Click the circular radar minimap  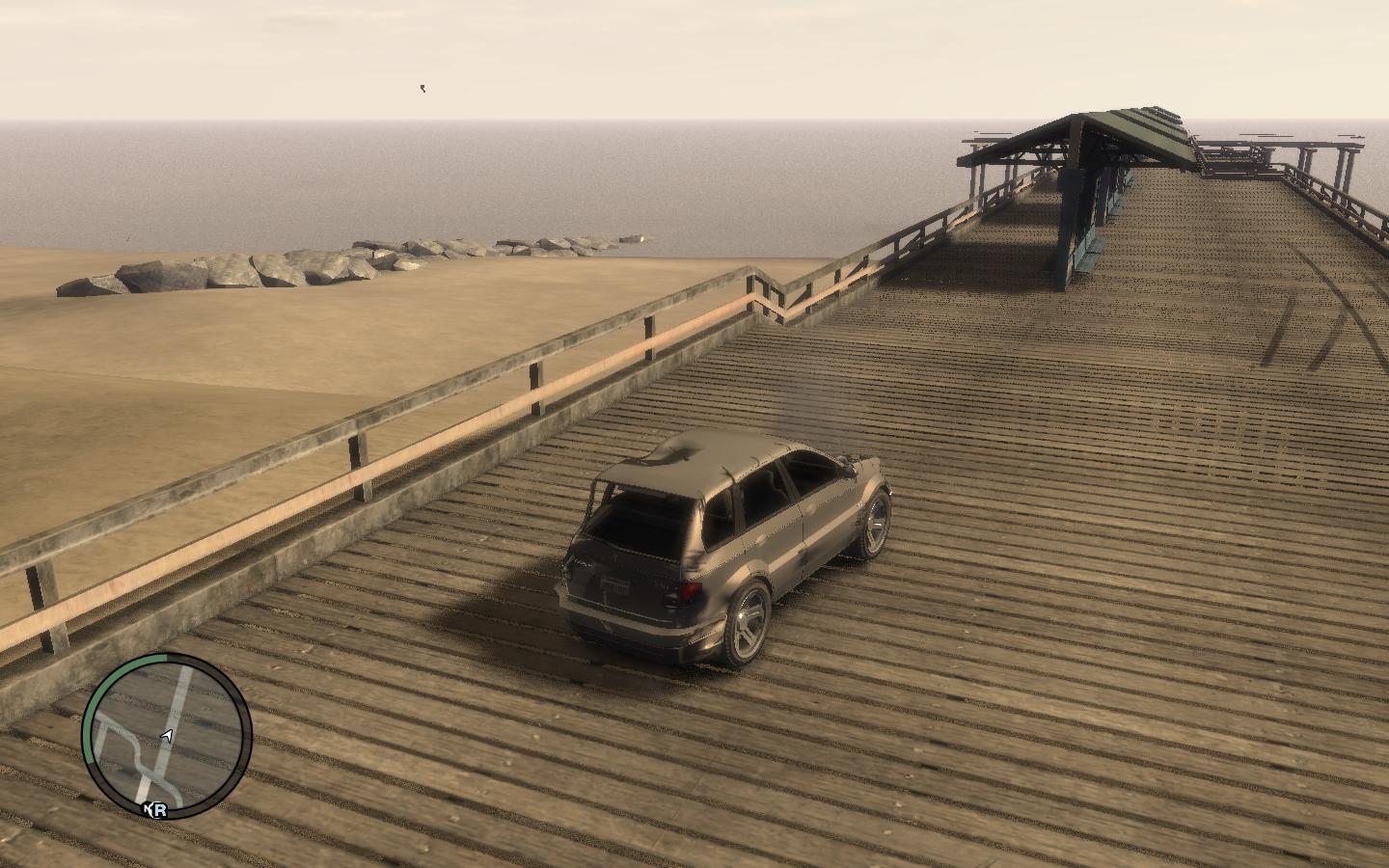tap(167, 735)
